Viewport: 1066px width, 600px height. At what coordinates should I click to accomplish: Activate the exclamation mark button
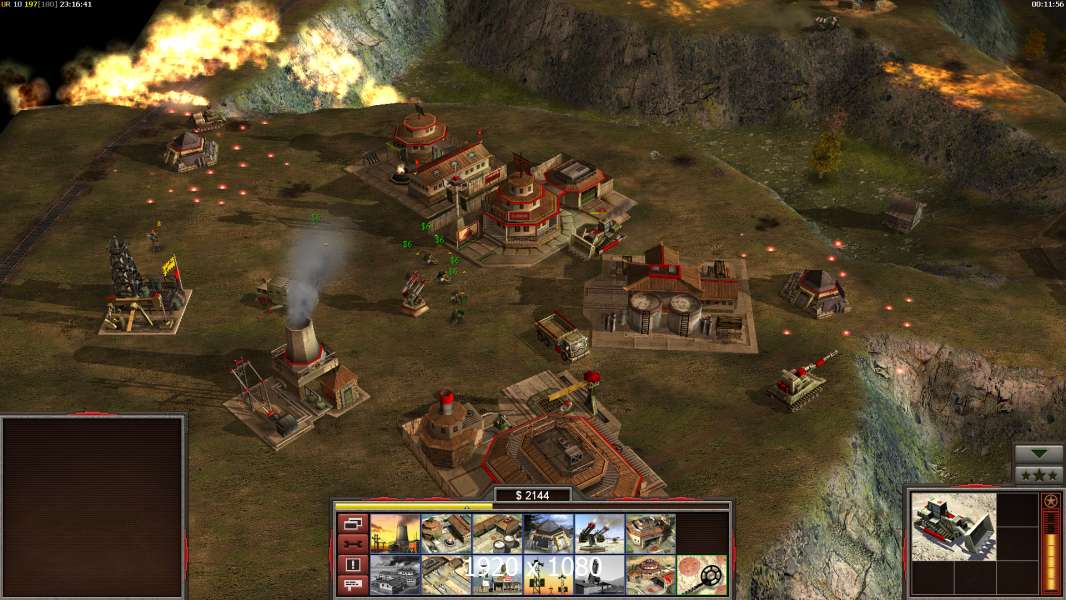click(x=352, y=565)
